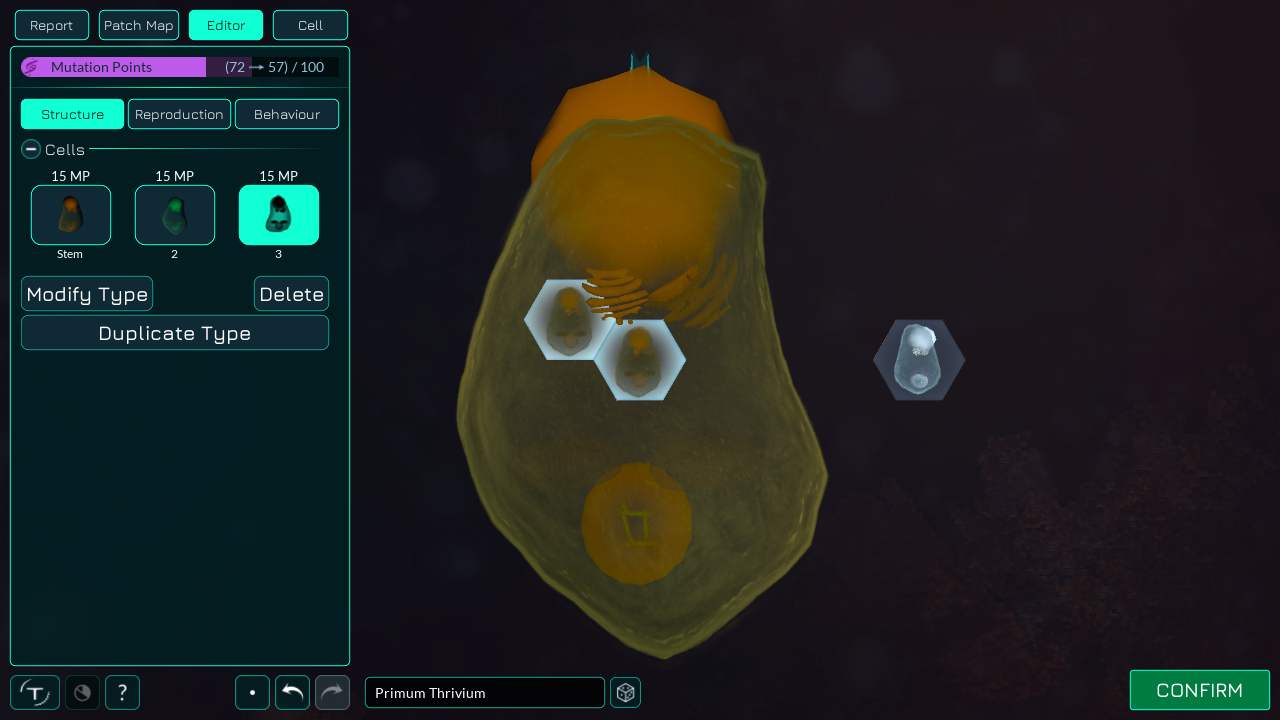Pick cell type 3
Screen dimensions: 1280x720
pyautogui.click(x=279, y=215)
